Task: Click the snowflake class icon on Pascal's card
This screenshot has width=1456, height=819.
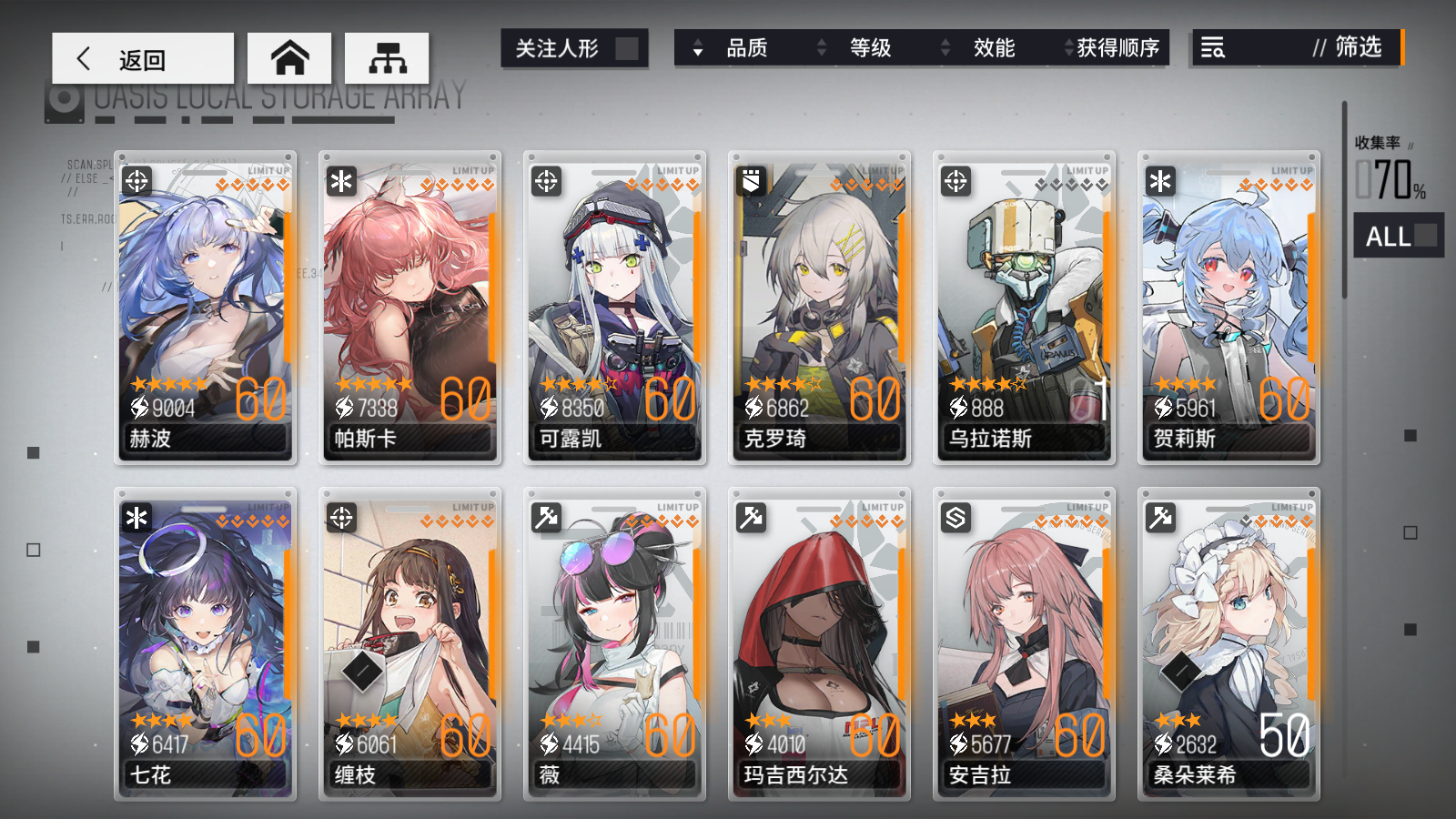Action: click(339, 179)
